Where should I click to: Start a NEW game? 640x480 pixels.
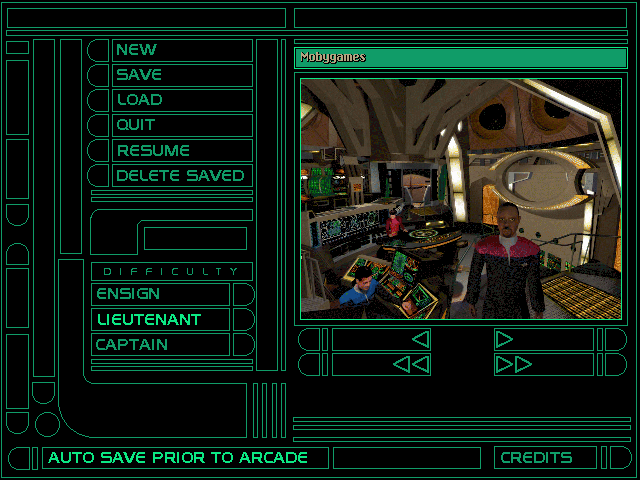(181, 50)
